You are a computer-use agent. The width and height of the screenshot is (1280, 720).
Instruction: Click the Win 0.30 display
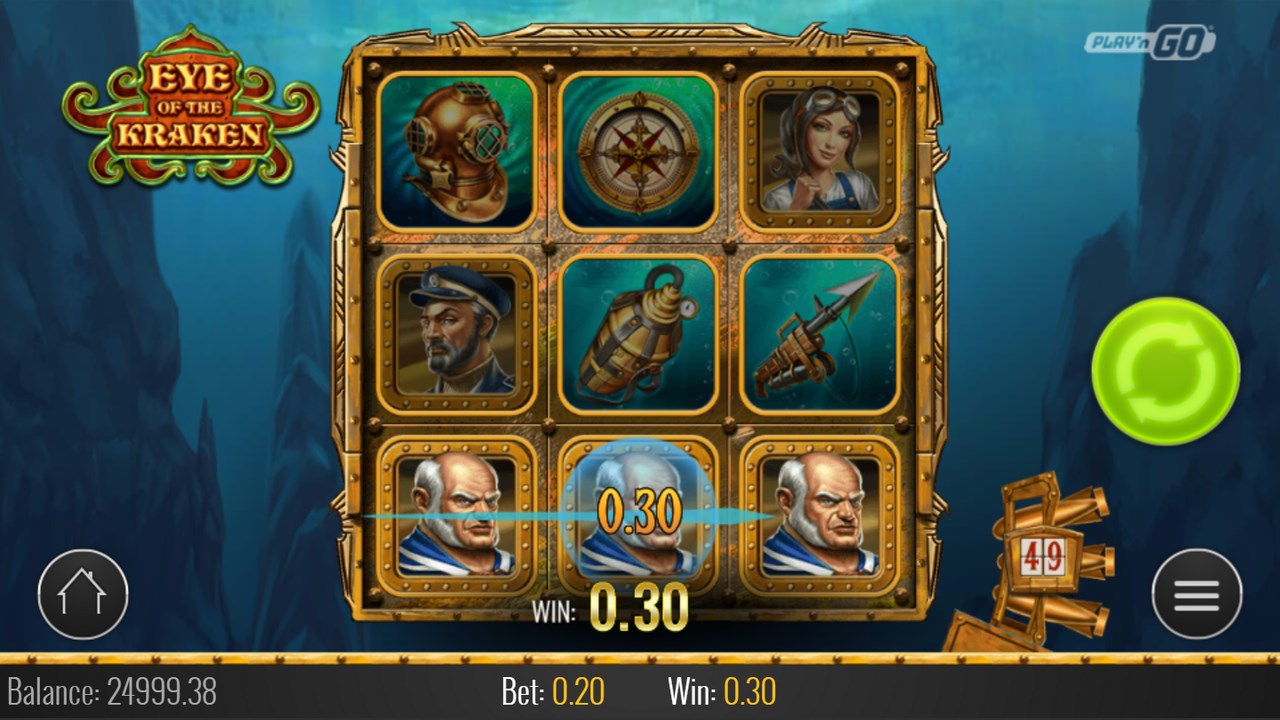coord(723,690)
